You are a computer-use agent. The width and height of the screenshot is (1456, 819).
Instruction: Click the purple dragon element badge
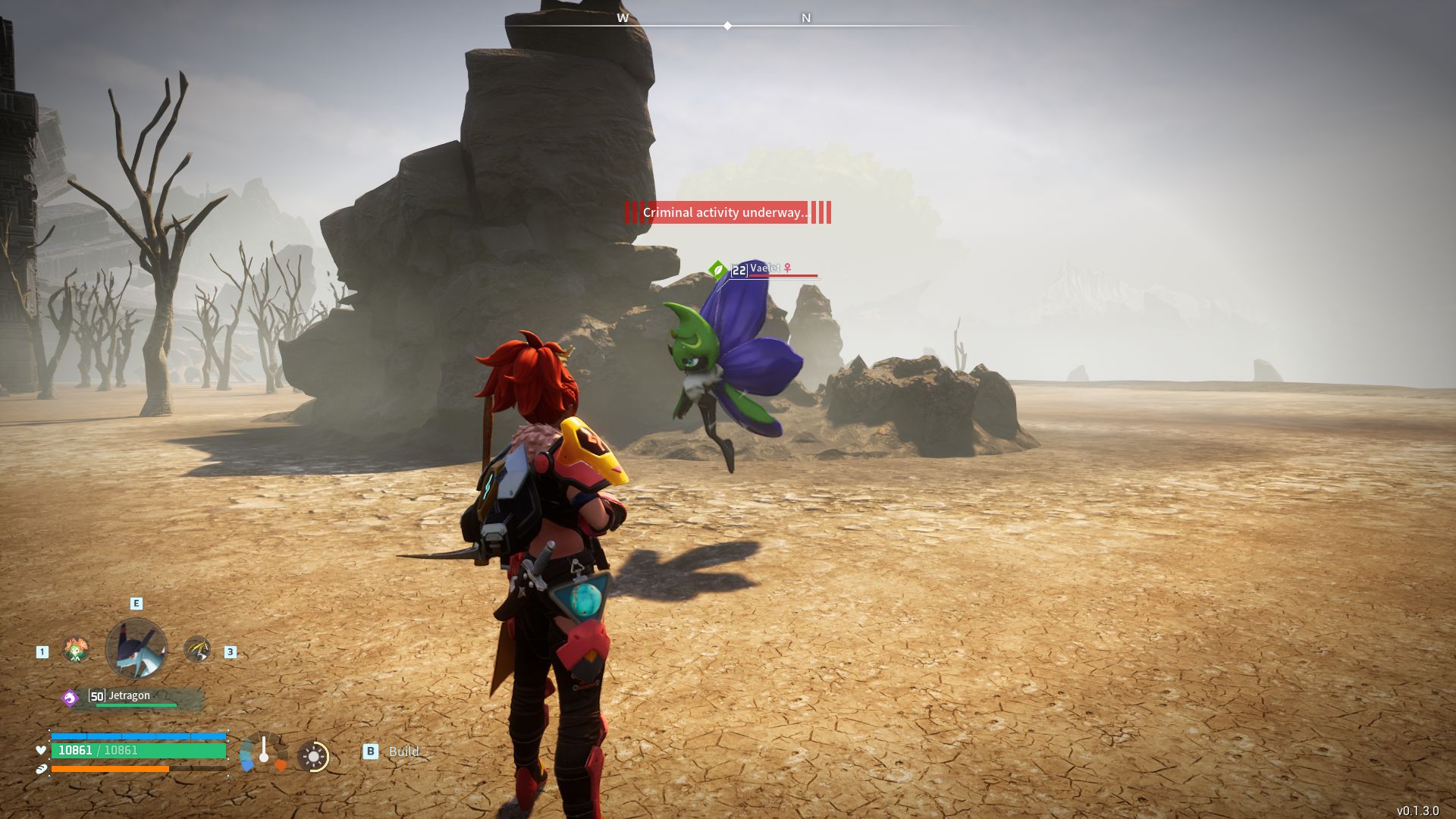coord(71,698)
